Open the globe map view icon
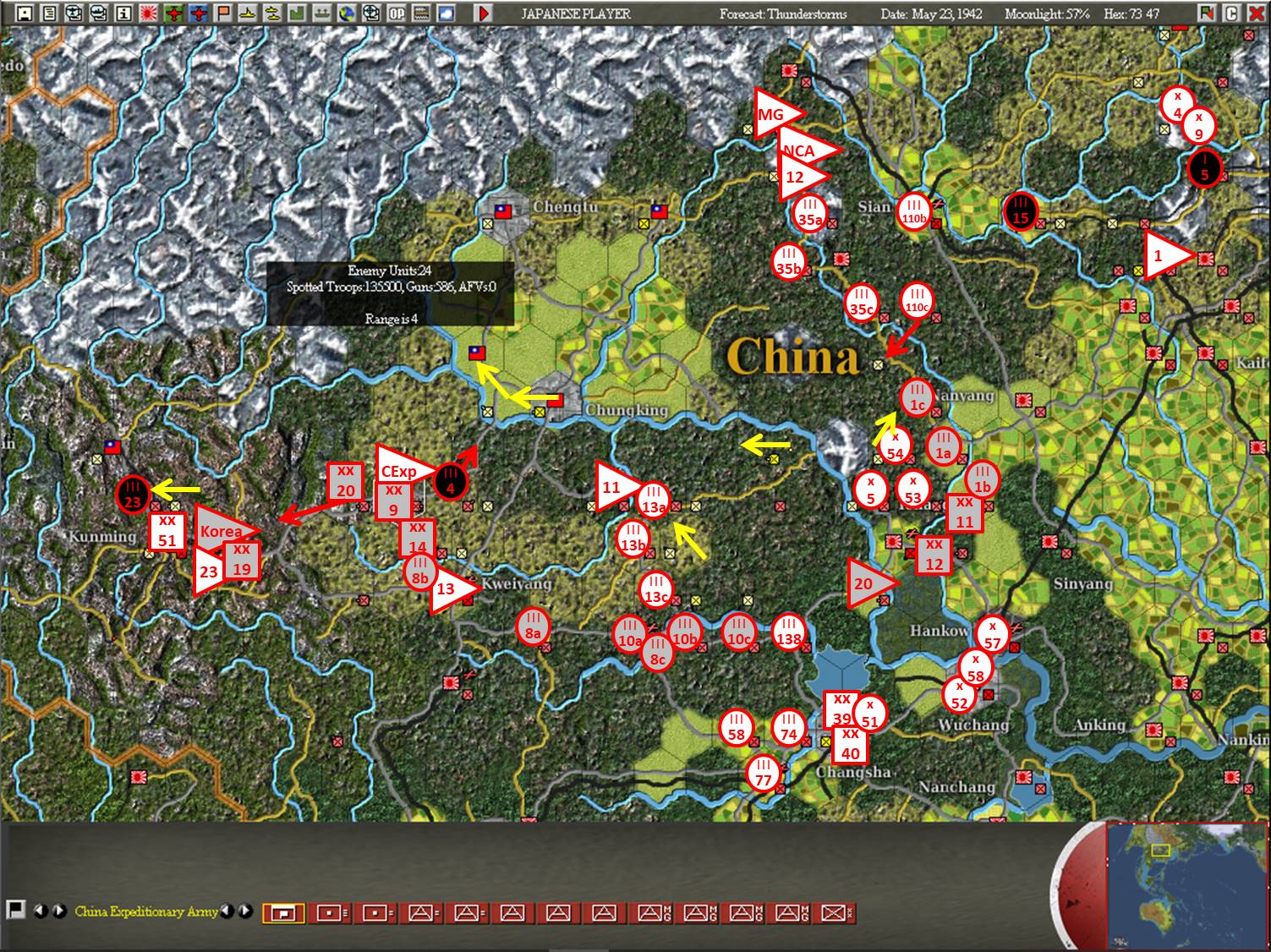 [347, 13]
